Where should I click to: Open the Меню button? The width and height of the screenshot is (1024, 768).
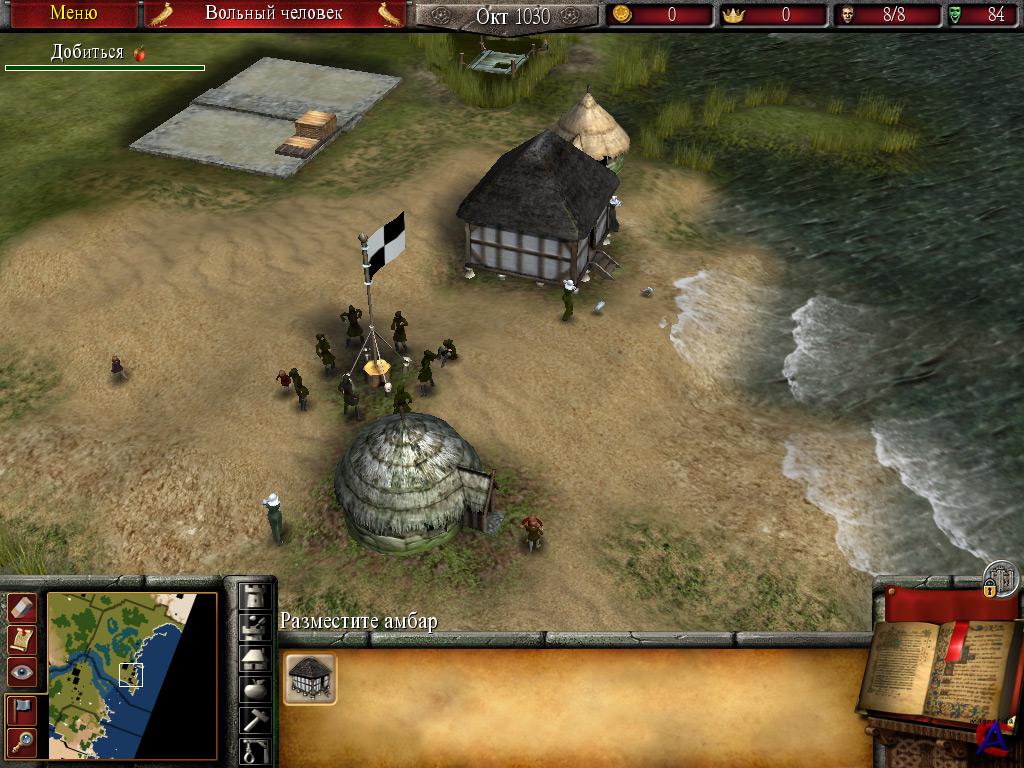point(72,14)
